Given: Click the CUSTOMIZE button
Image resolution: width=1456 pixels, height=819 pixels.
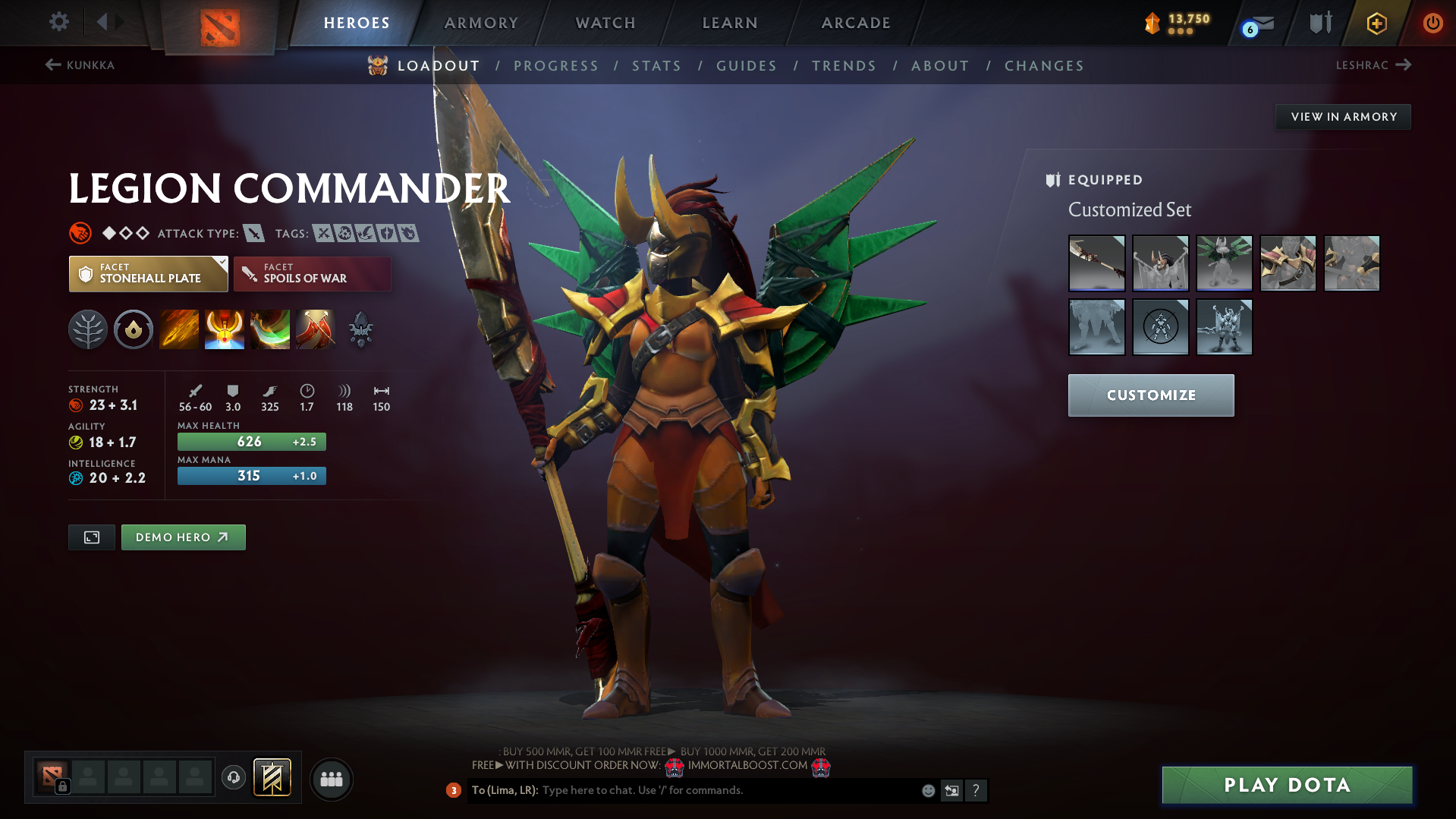Looking at the screenshot, I should click(x=1150, y=395).
